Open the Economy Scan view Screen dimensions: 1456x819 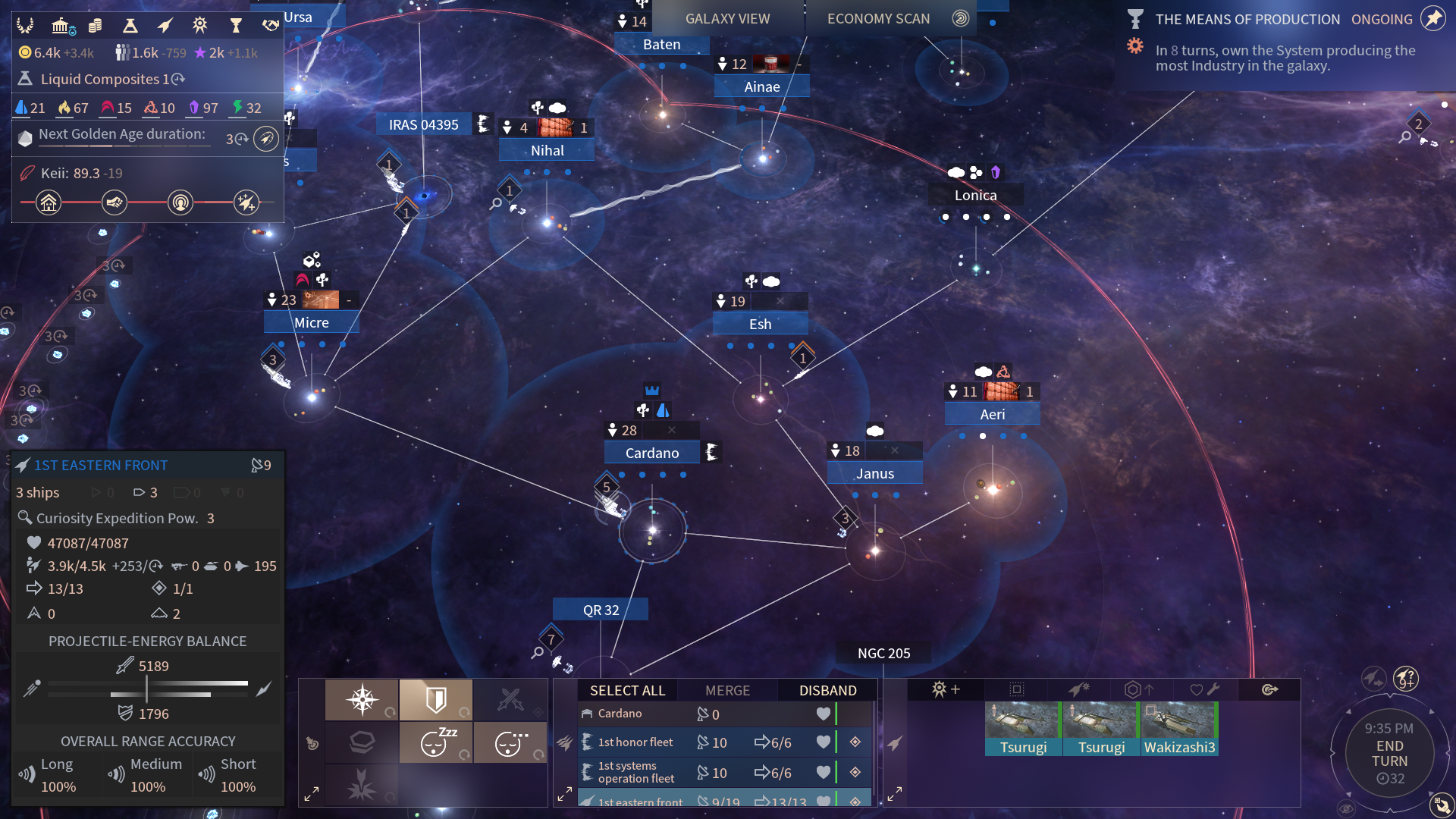[x=878, y=19]
